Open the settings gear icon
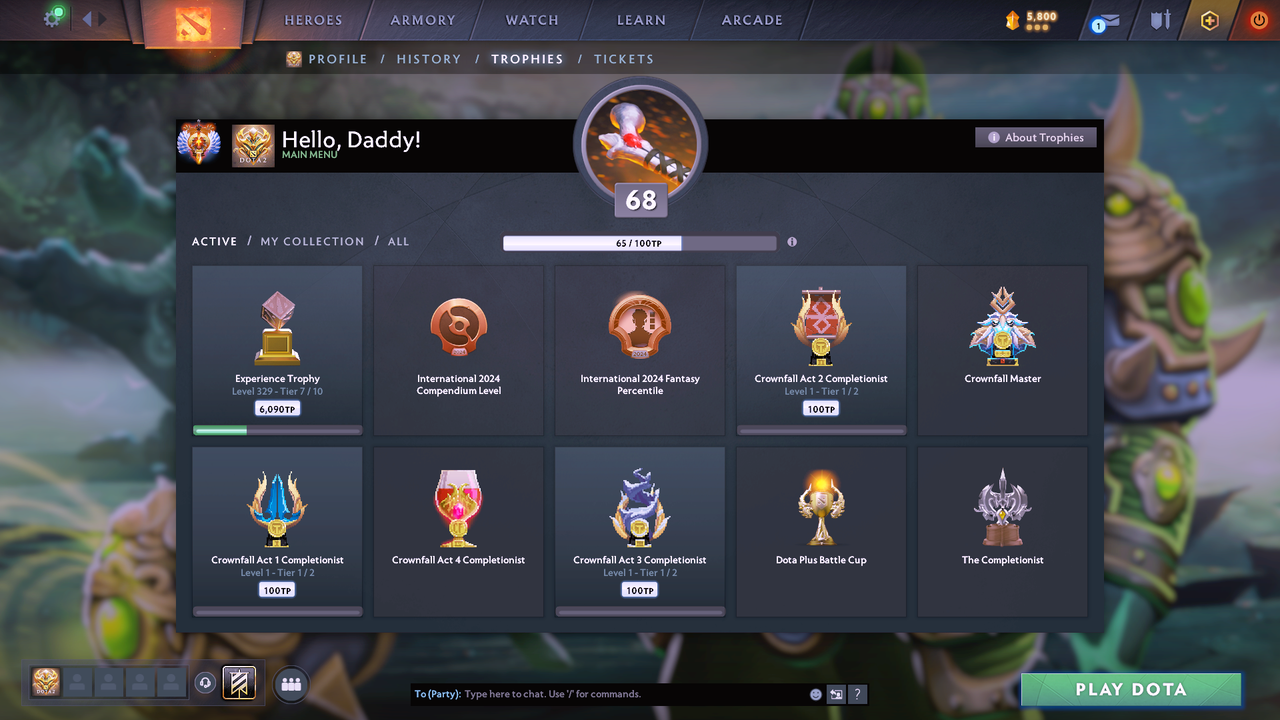 [x=52, y=19]
